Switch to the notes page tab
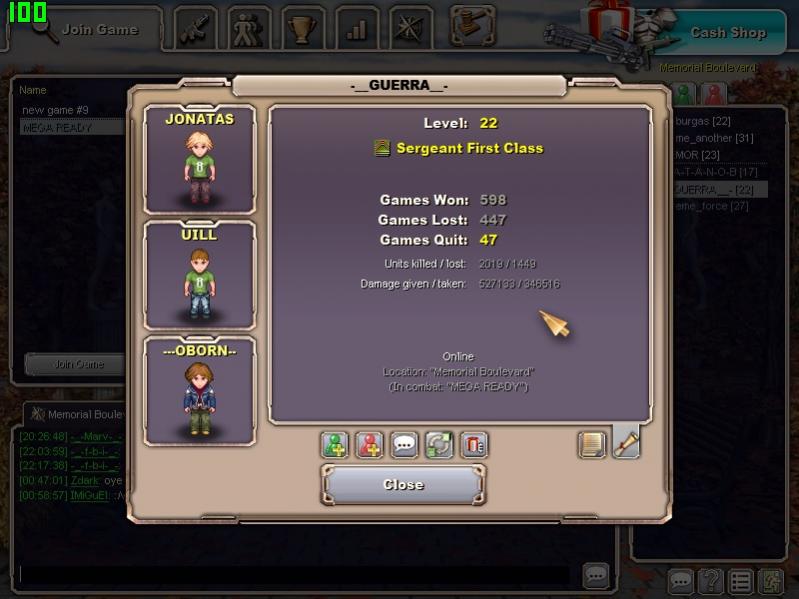This screenshot has height=599, width=799. (x=592, y=444)
